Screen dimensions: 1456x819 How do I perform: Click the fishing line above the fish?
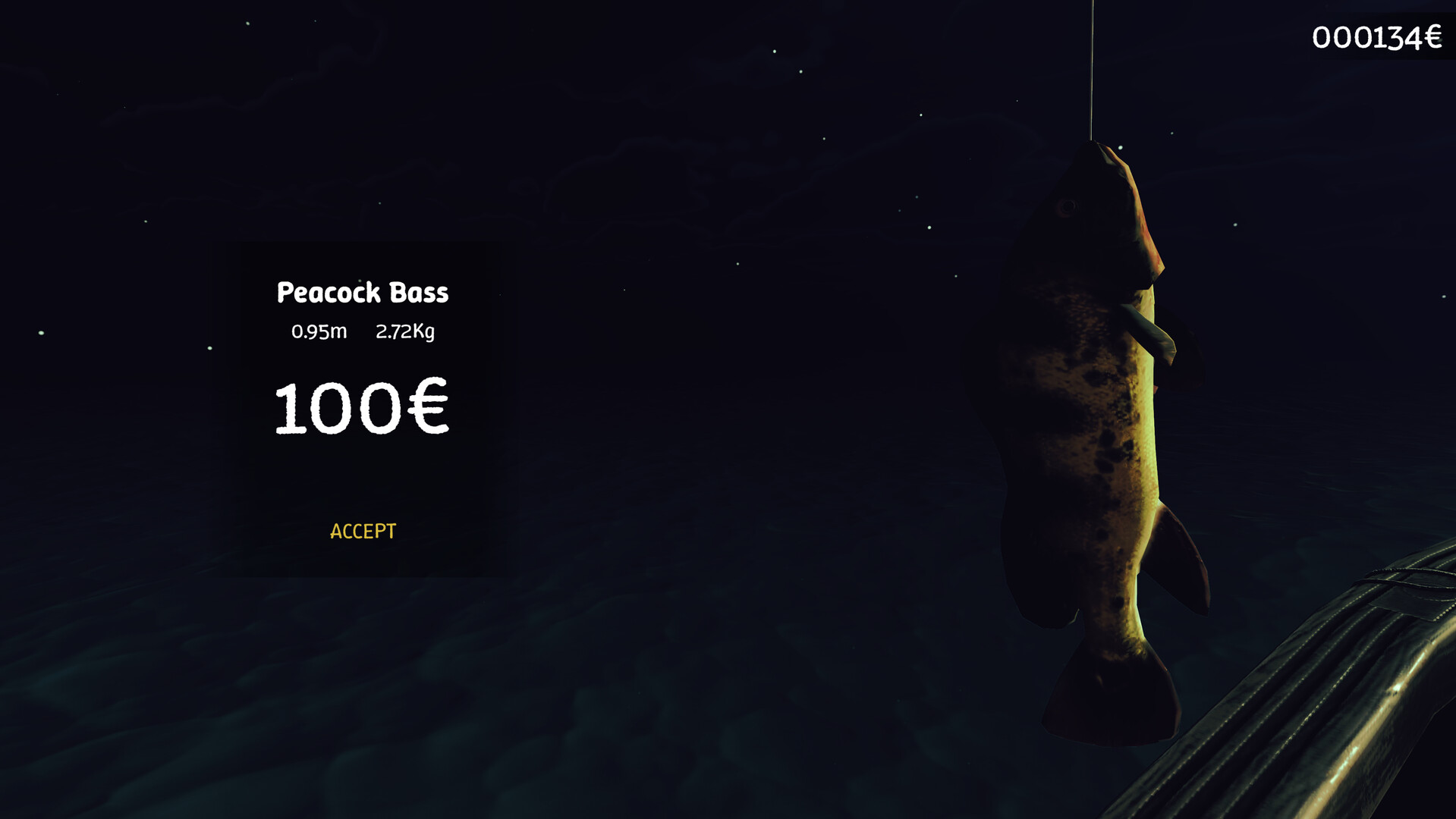coord(1090,68)
